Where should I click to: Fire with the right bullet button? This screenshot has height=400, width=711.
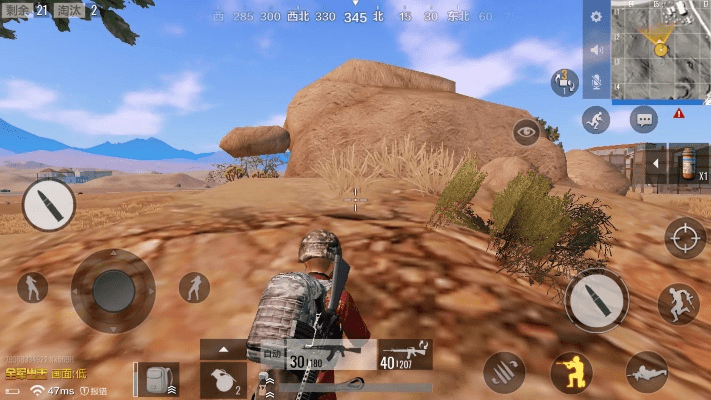(596, 300)
